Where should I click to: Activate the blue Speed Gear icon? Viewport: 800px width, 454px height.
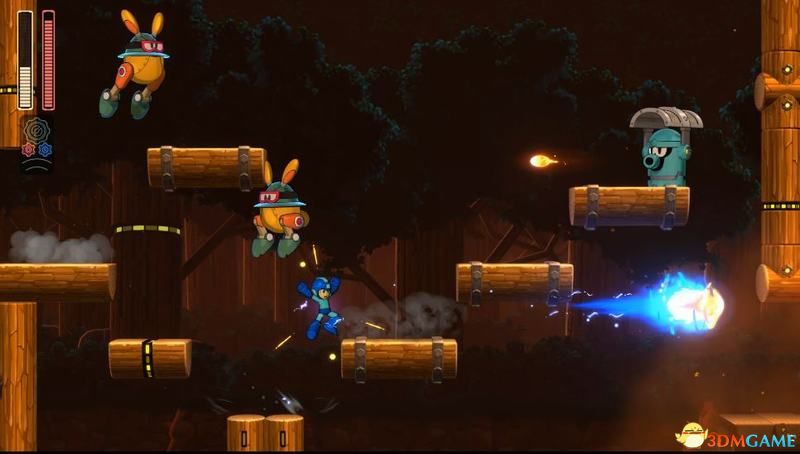(45, 149)
